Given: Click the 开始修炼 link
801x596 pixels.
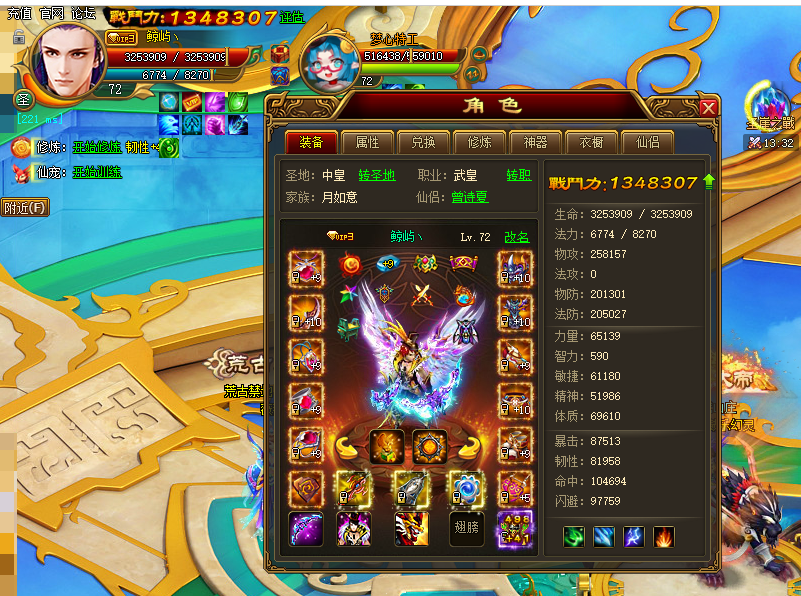Looking at the screenshot, I should click(x=96, y=148).
